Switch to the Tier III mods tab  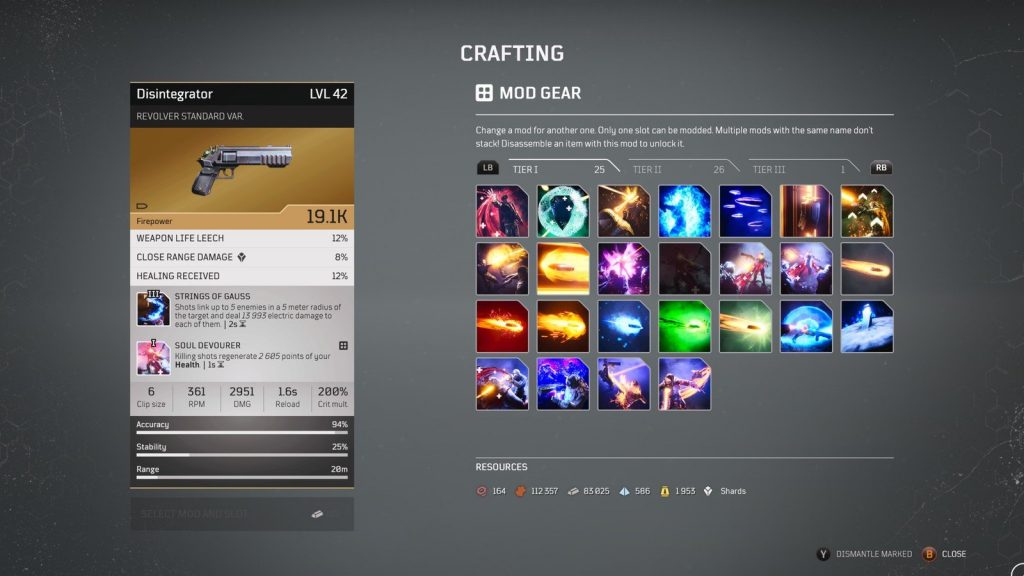pyautogui.click(x=769, y=170)
